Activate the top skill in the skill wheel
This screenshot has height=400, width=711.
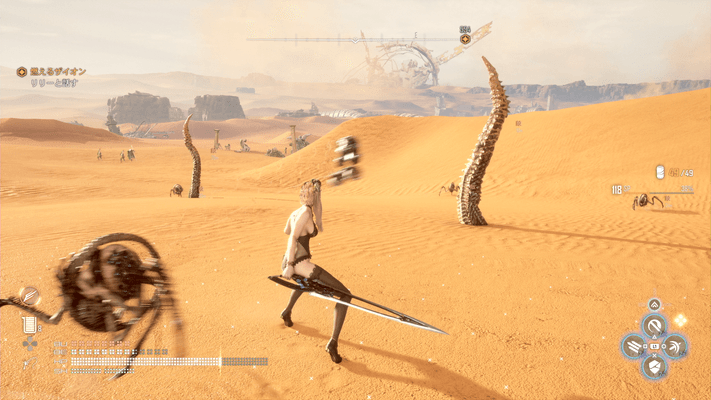click(654, 324)
